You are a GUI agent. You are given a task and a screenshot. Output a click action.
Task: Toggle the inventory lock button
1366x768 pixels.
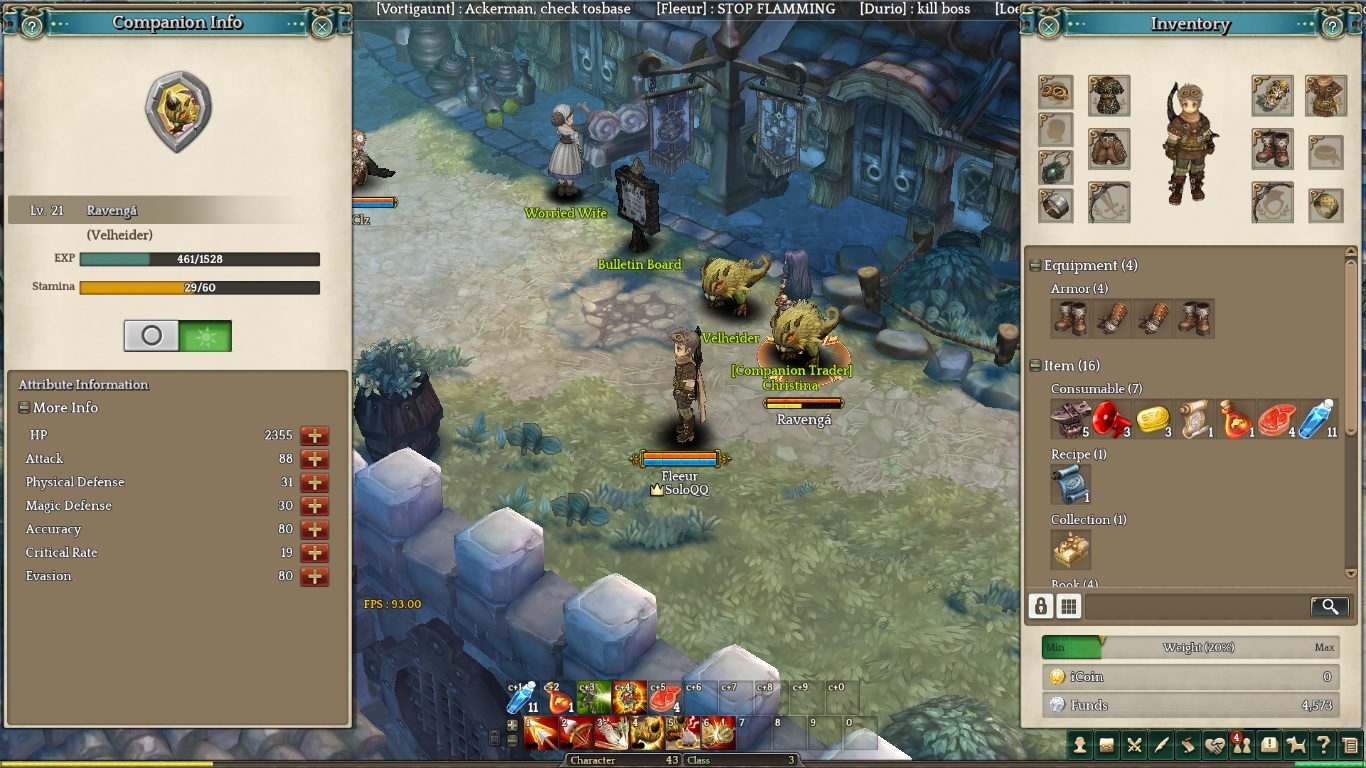(1041, 606)
